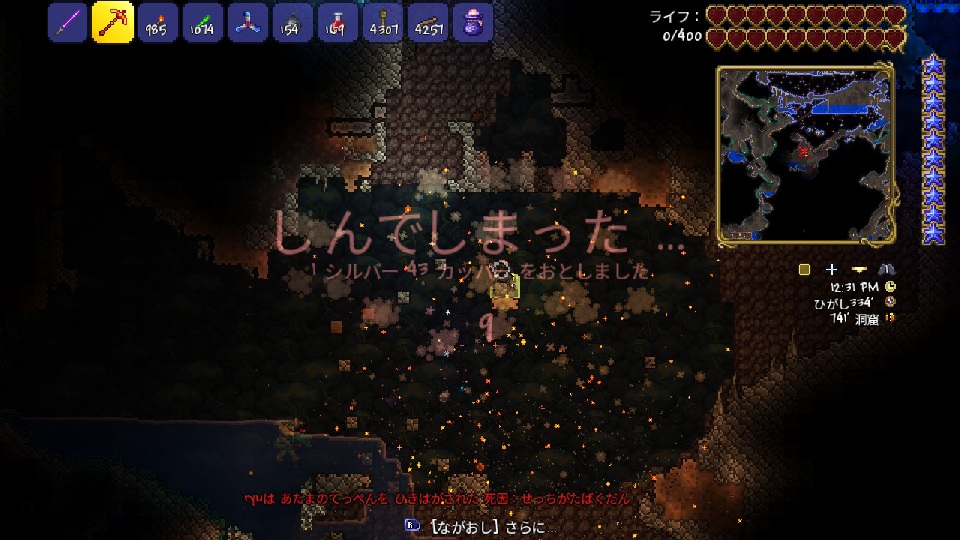Select the wood platform stack of 4251
The width and height of the screenshot is (960, 540).
coord(427,22)
